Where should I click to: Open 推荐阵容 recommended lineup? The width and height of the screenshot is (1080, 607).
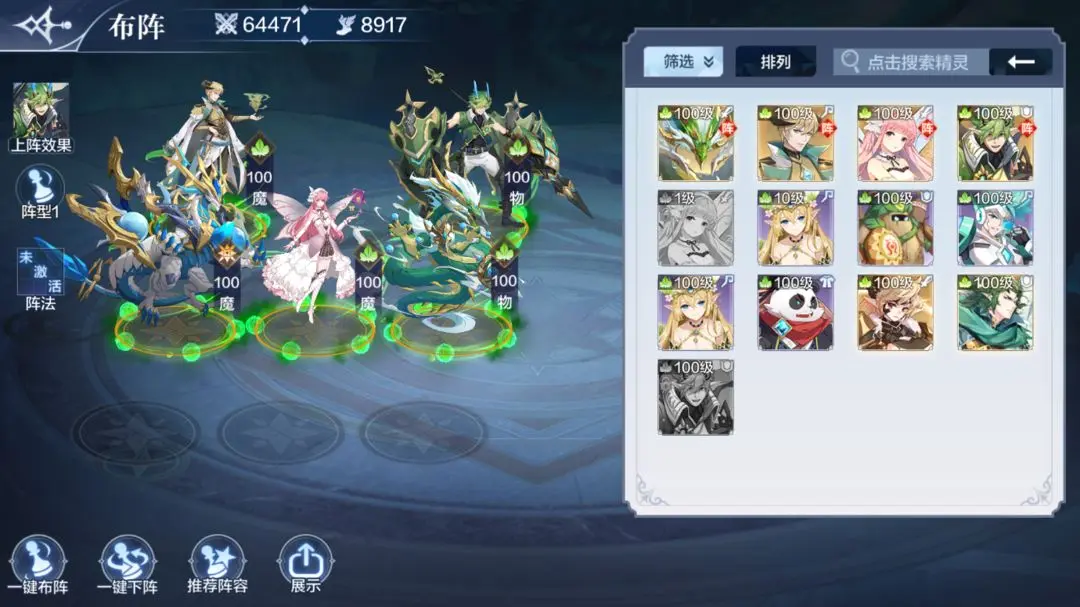[x=217, y=566]
